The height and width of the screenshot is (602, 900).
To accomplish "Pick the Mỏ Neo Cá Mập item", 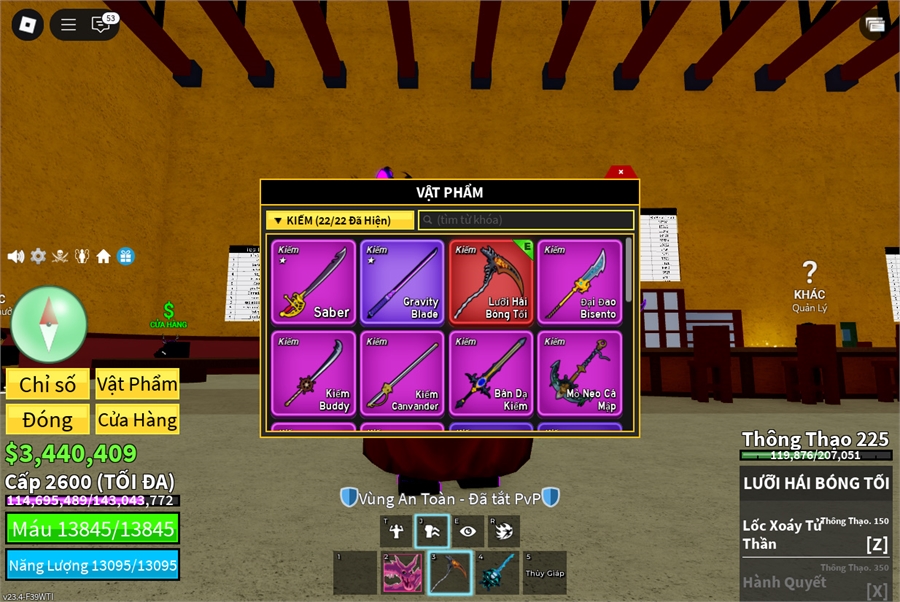I will [579, 373].
